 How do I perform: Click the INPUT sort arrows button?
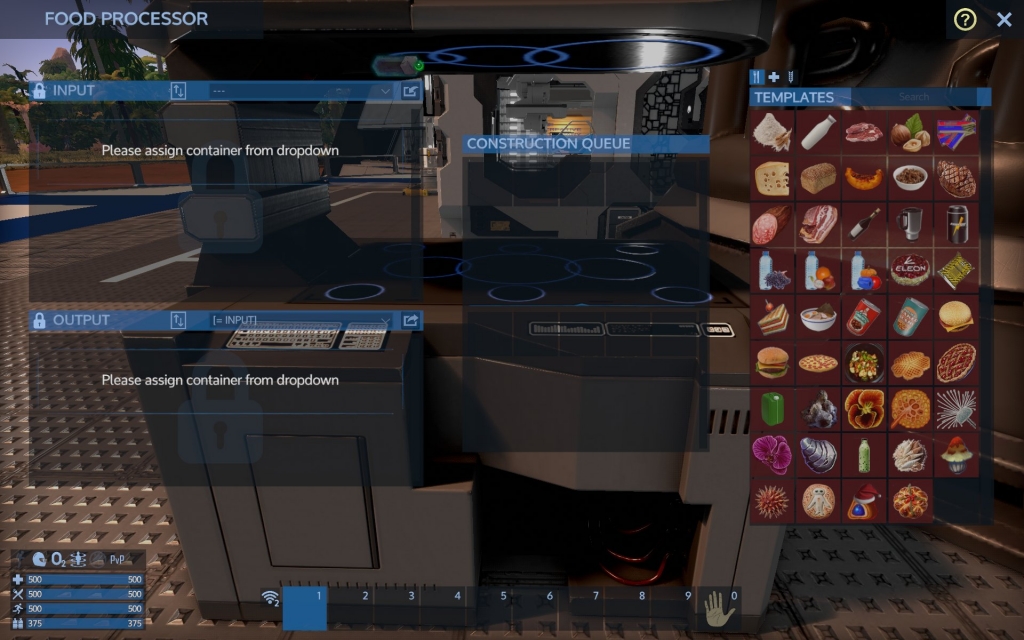coord(179,91)
